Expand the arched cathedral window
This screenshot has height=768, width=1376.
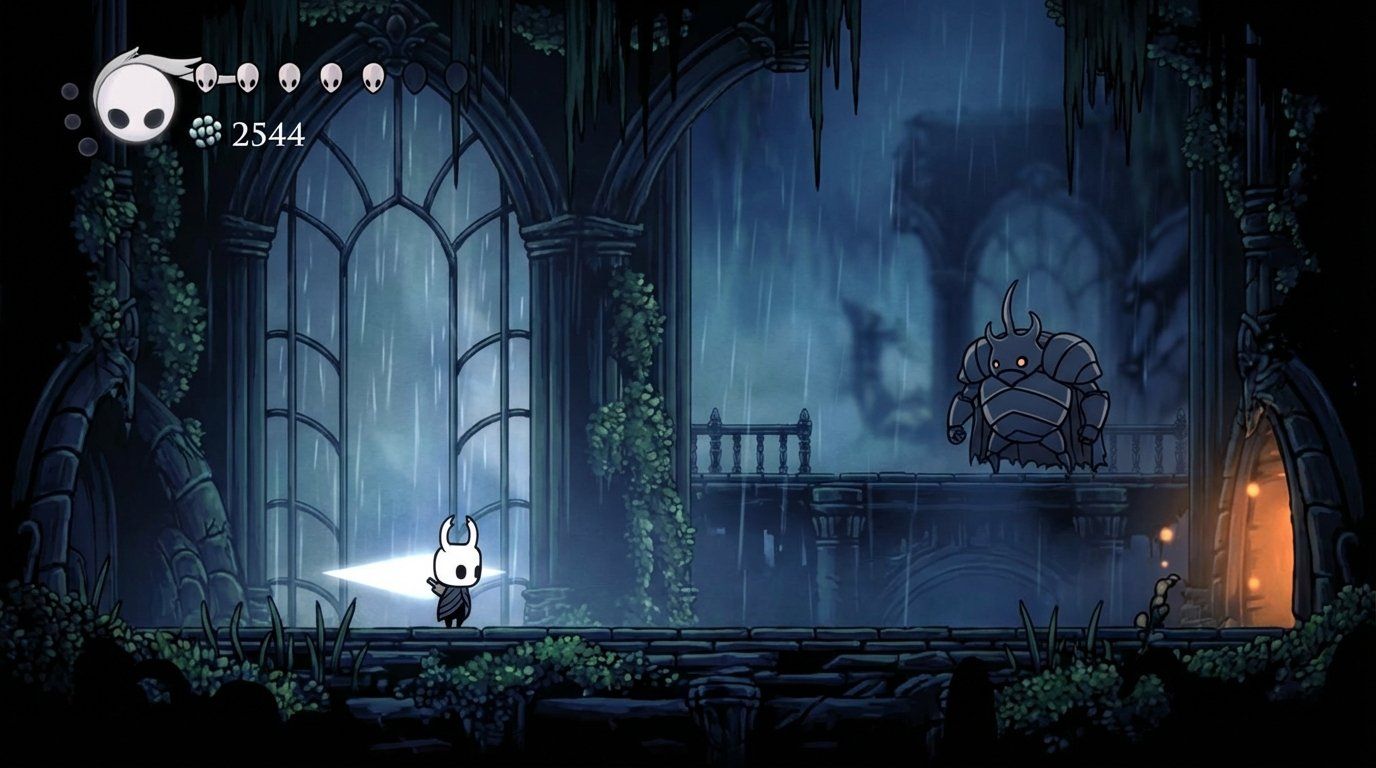[x=400, y=320]
